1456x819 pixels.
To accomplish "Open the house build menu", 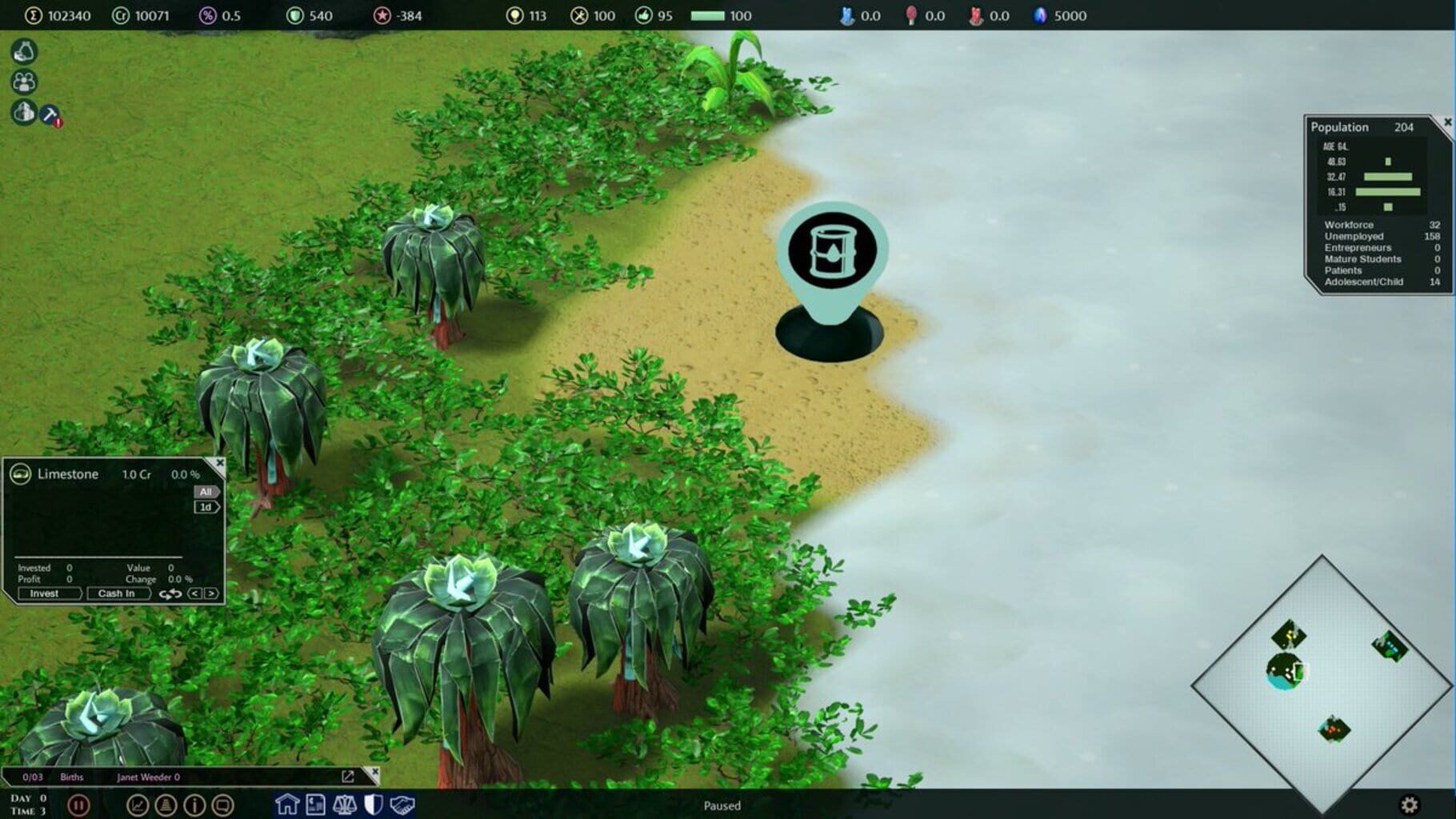I will tap(287, 804).
